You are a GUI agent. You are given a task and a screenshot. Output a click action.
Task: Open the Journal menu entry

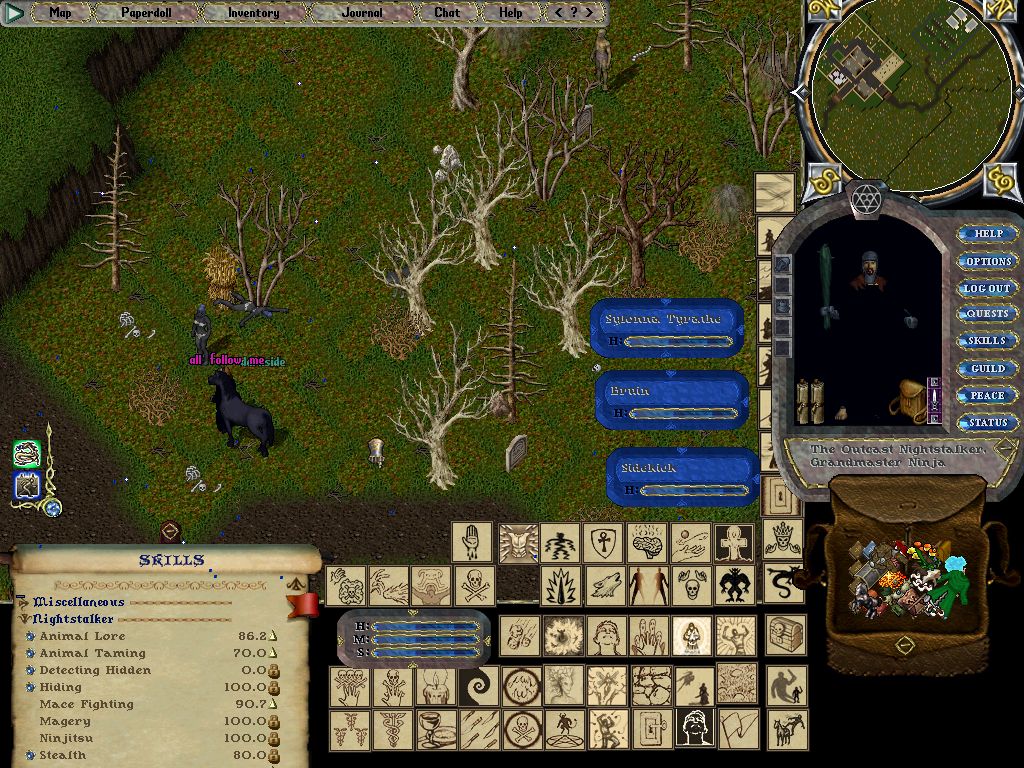(x=362, y=13)
